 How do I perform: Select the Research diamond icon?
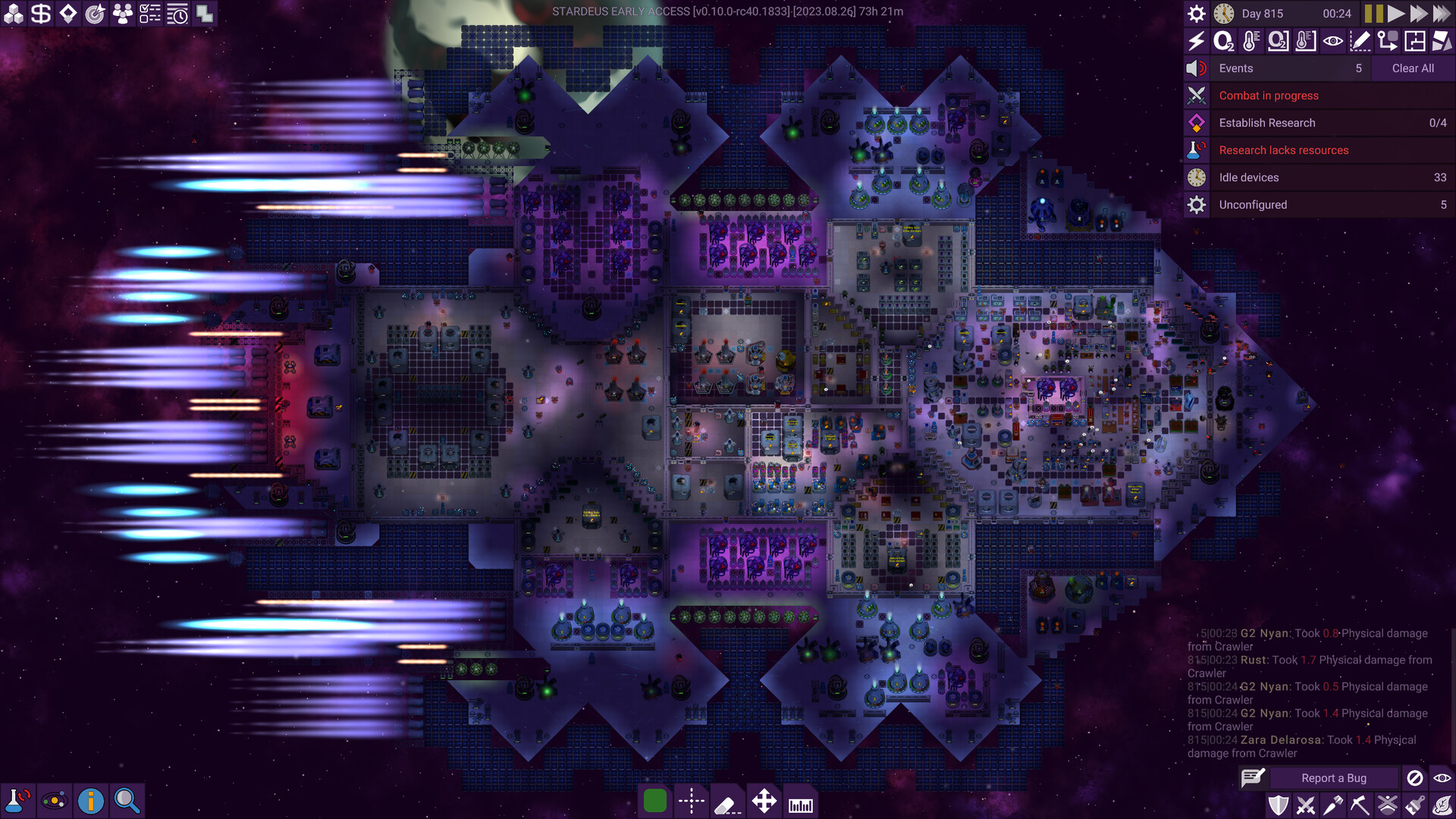tap(67, 13)
